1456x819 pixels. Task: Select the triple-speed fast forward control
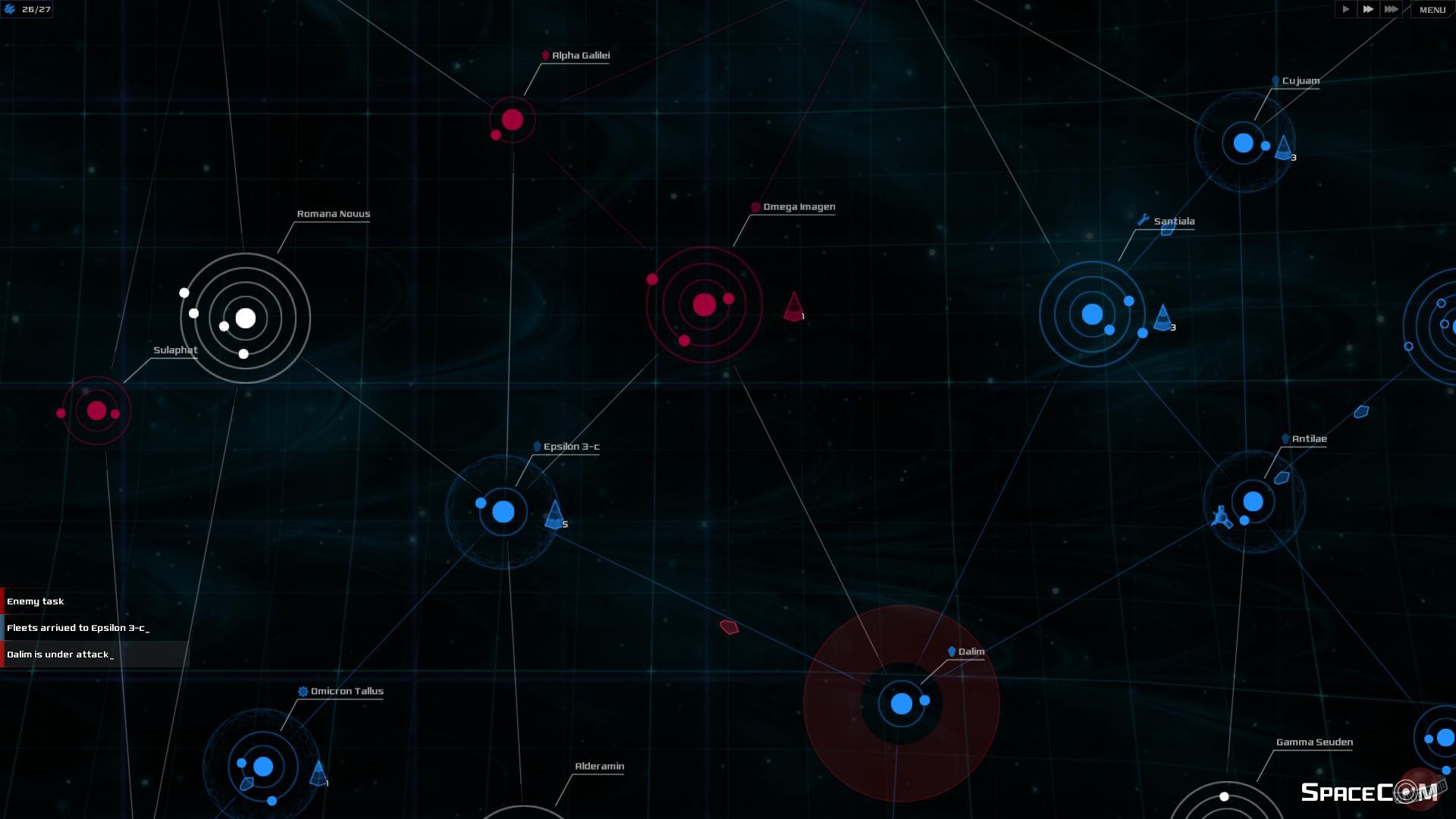click(1392, 10)
